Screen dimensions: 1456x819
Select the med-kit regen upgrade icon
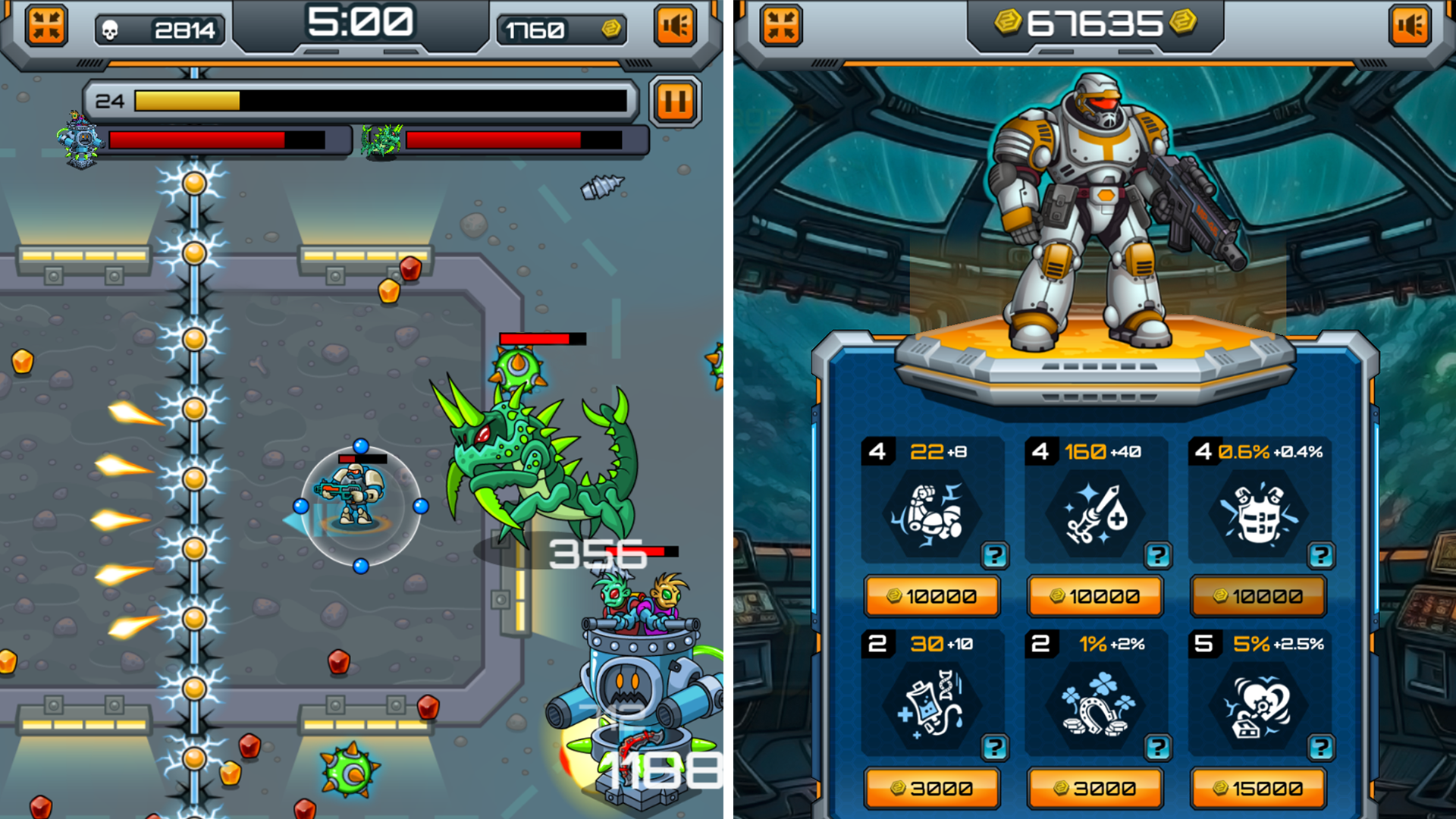(933, 704)
